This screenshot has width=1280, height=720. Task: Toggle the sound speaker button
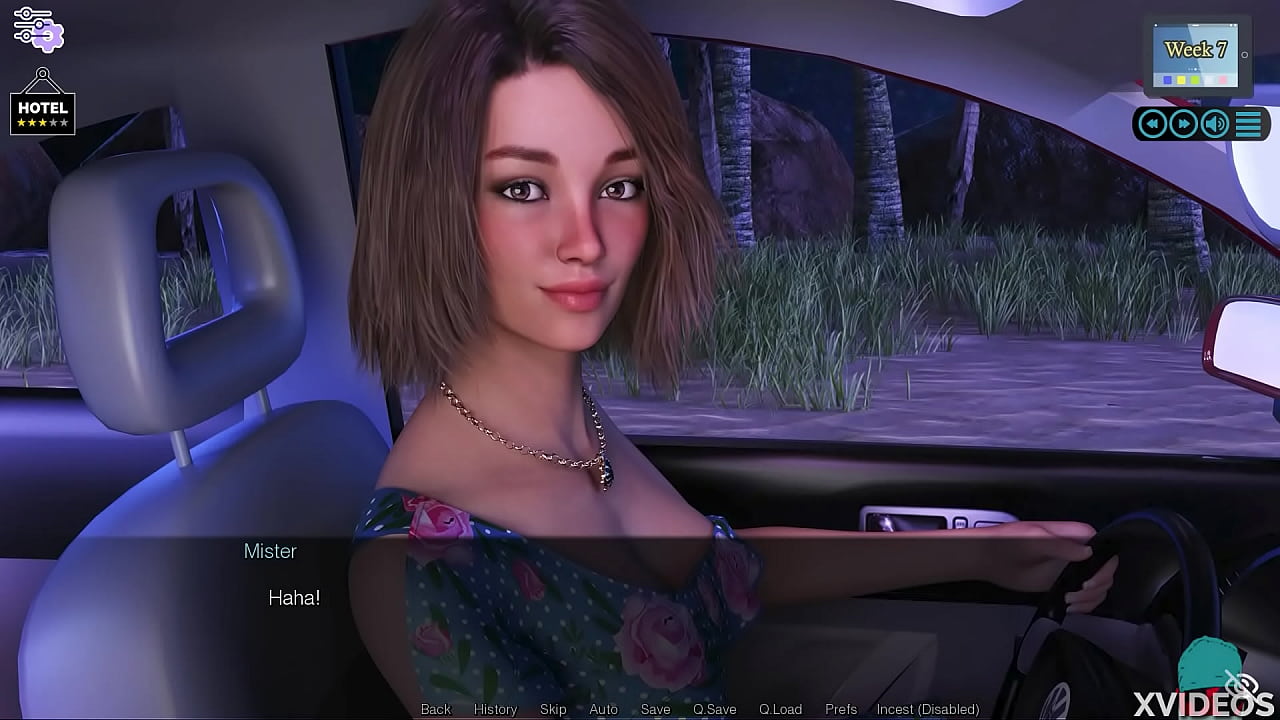click(x=1215, y=124)
